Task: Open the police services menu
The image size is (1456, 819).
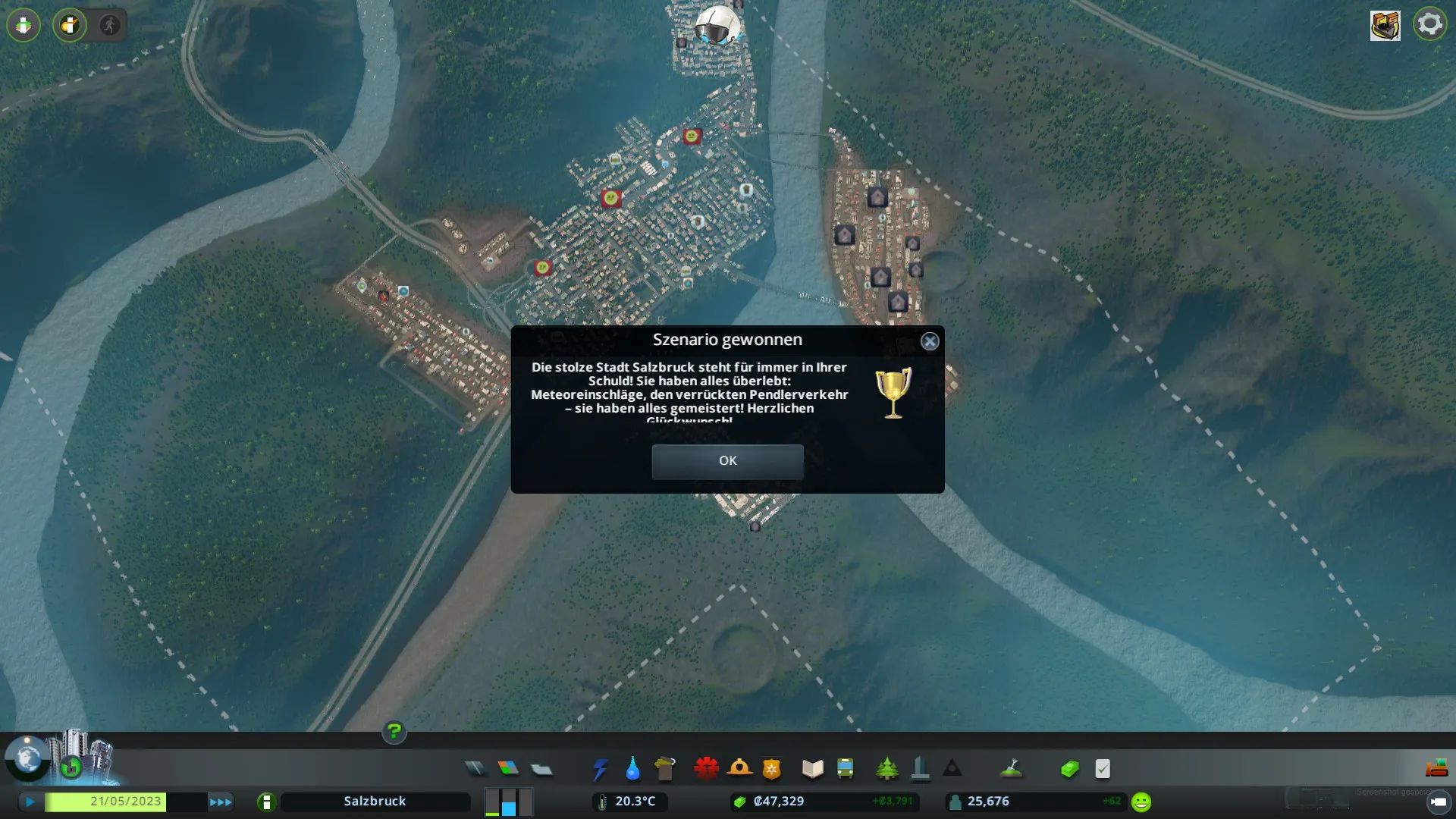Action: coord(772,769)
